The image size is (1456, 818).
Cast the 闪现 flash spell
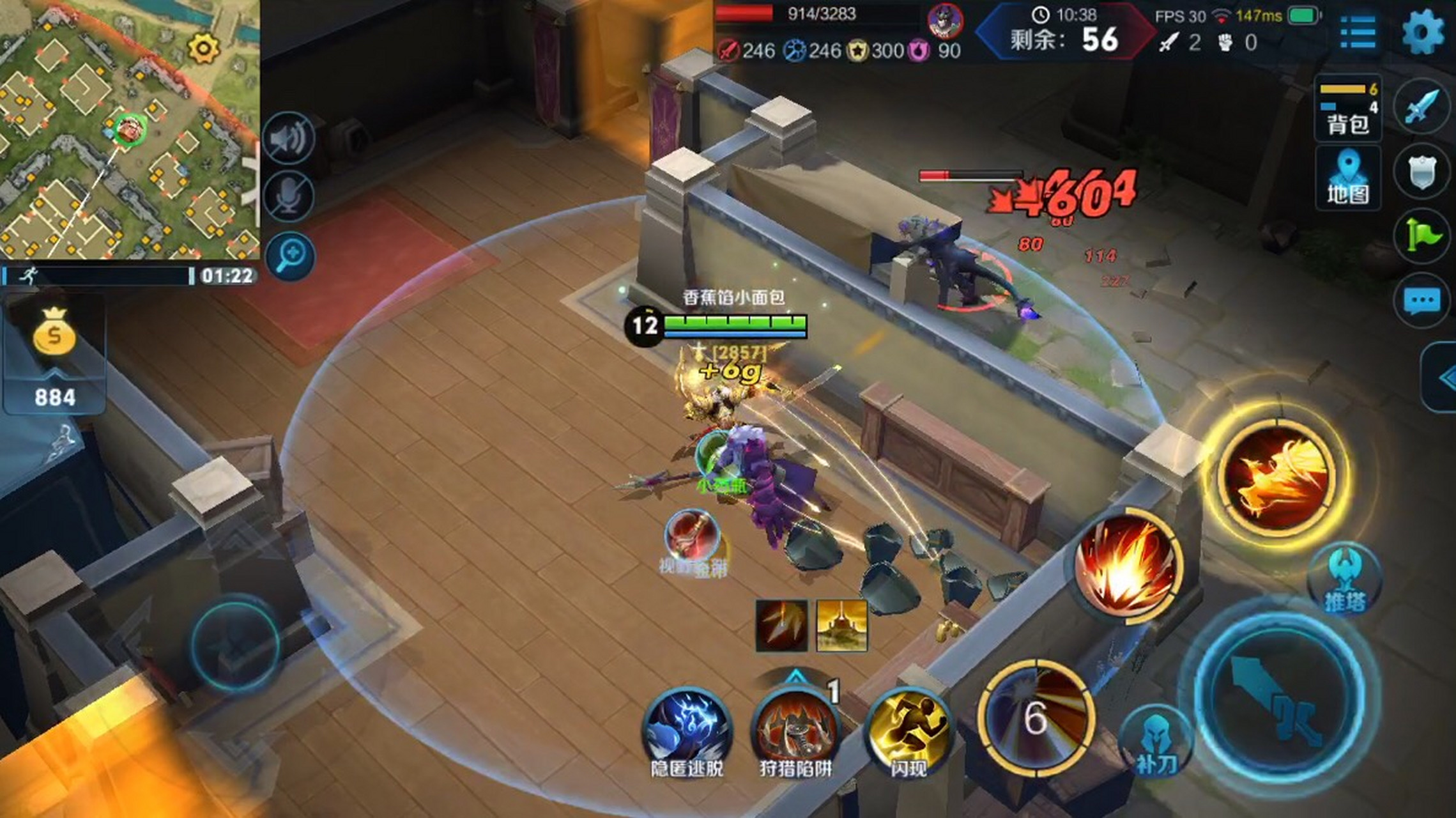[x=908, y=730]
